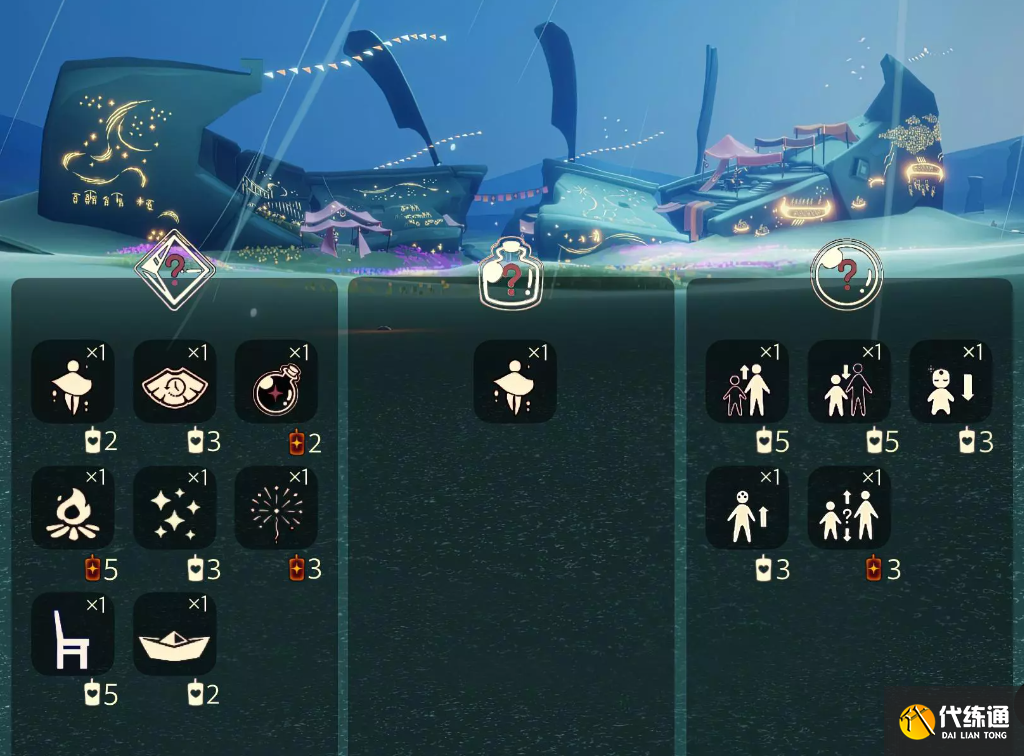
Task: Choose the fireworks burst item
Action: [x=277, y=508]
